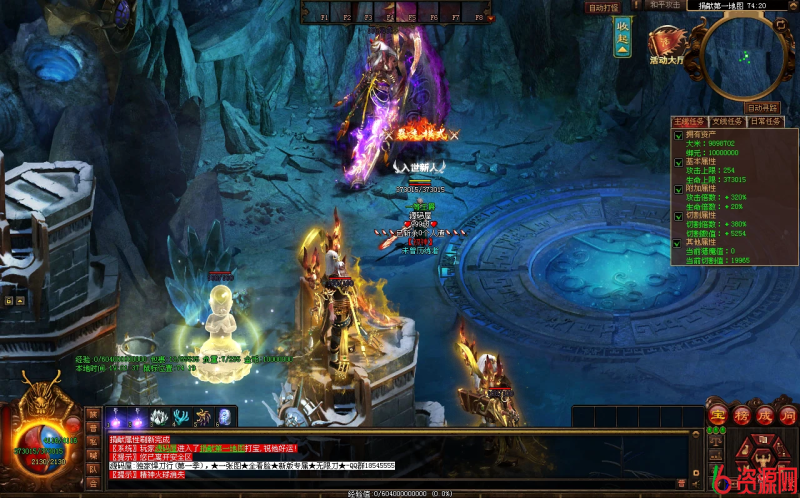Switch to the 支线任务 tab
The image size is (800, 498).
[x=727, y=121]
